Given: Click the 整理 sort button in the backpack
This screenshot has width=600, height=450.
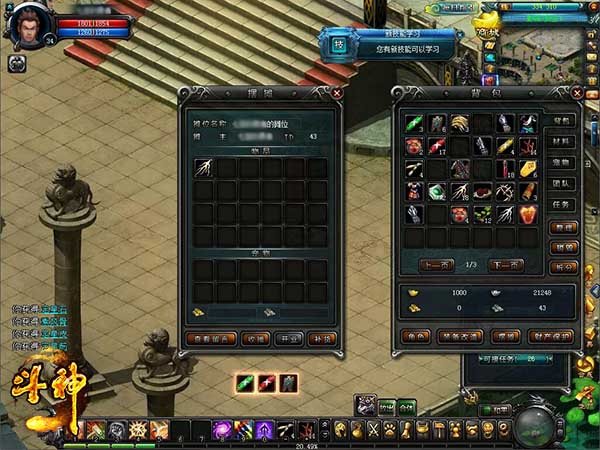Looking at the screenshot, I should coord(562,228).
